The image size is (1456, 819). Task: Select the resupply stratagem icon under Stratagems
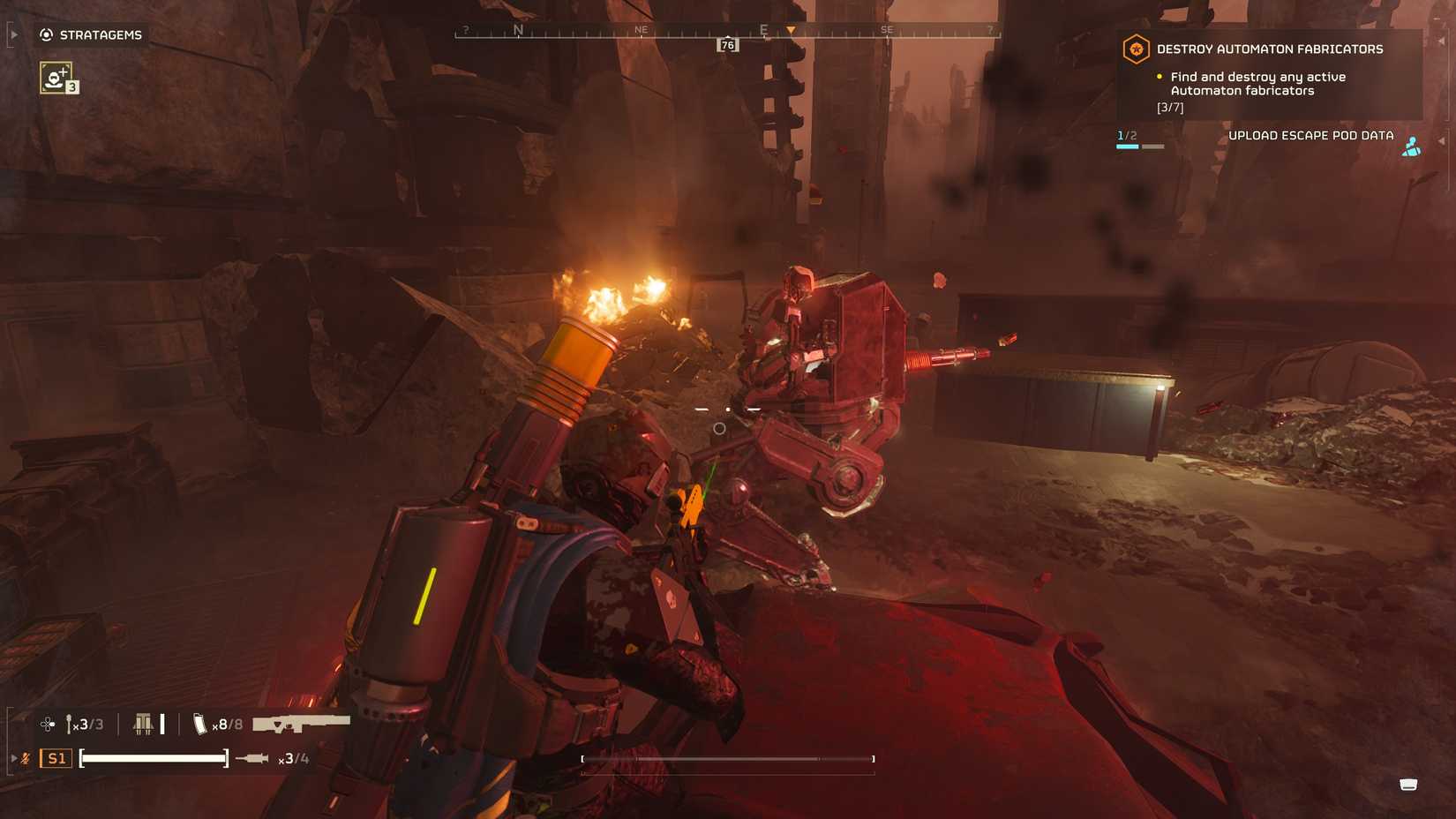pyautogui.click(x=55, y=78)
